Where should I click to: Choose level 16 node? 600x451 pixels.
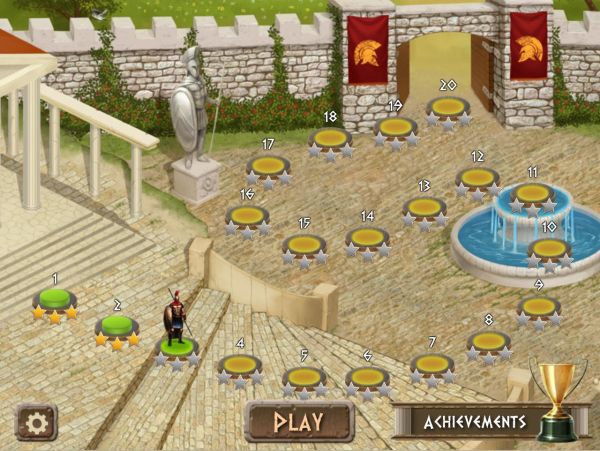tap(247, 215)
